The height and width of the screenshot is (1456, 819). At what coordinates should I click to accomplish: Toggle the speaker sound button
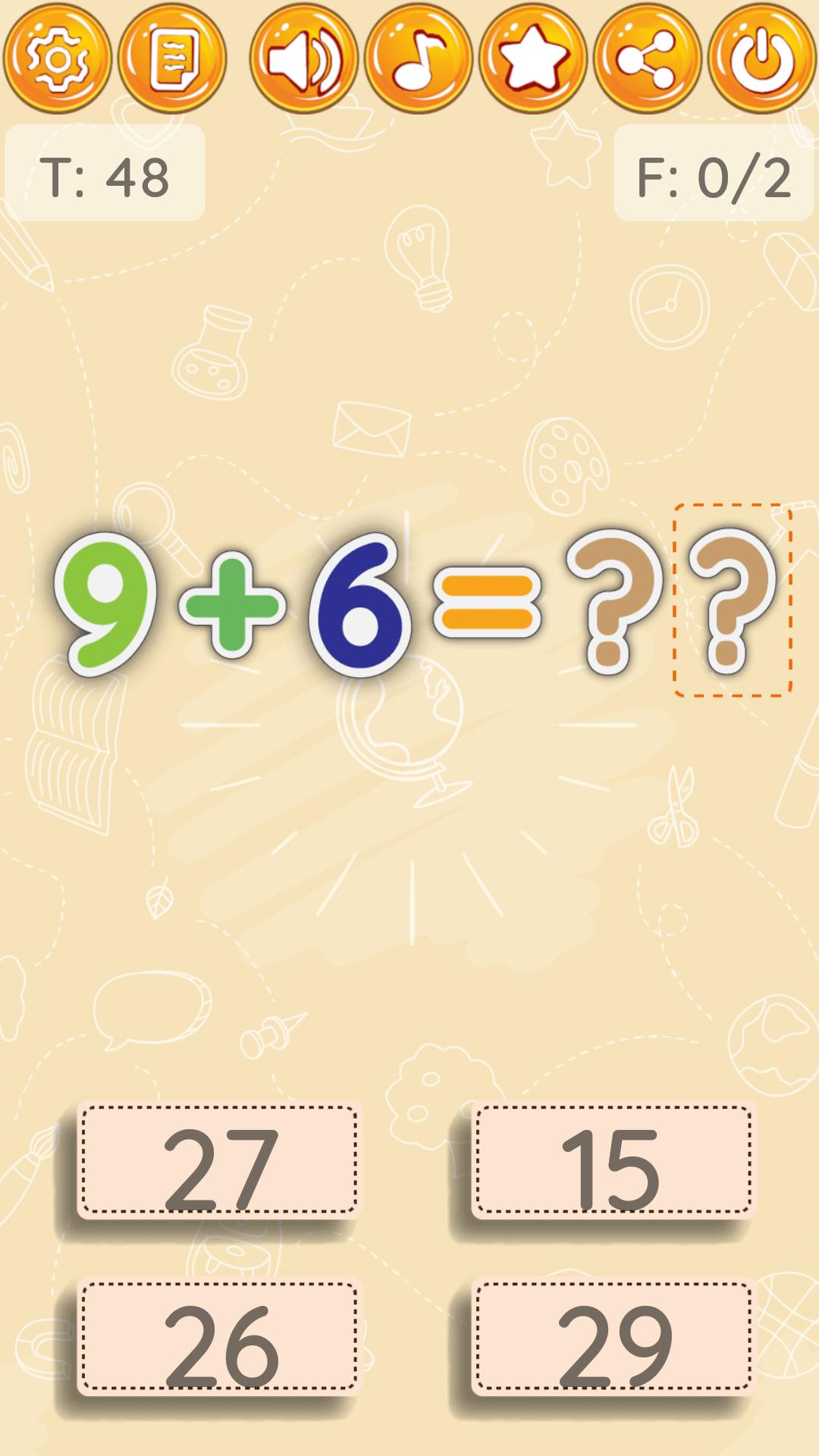point(304,58)
